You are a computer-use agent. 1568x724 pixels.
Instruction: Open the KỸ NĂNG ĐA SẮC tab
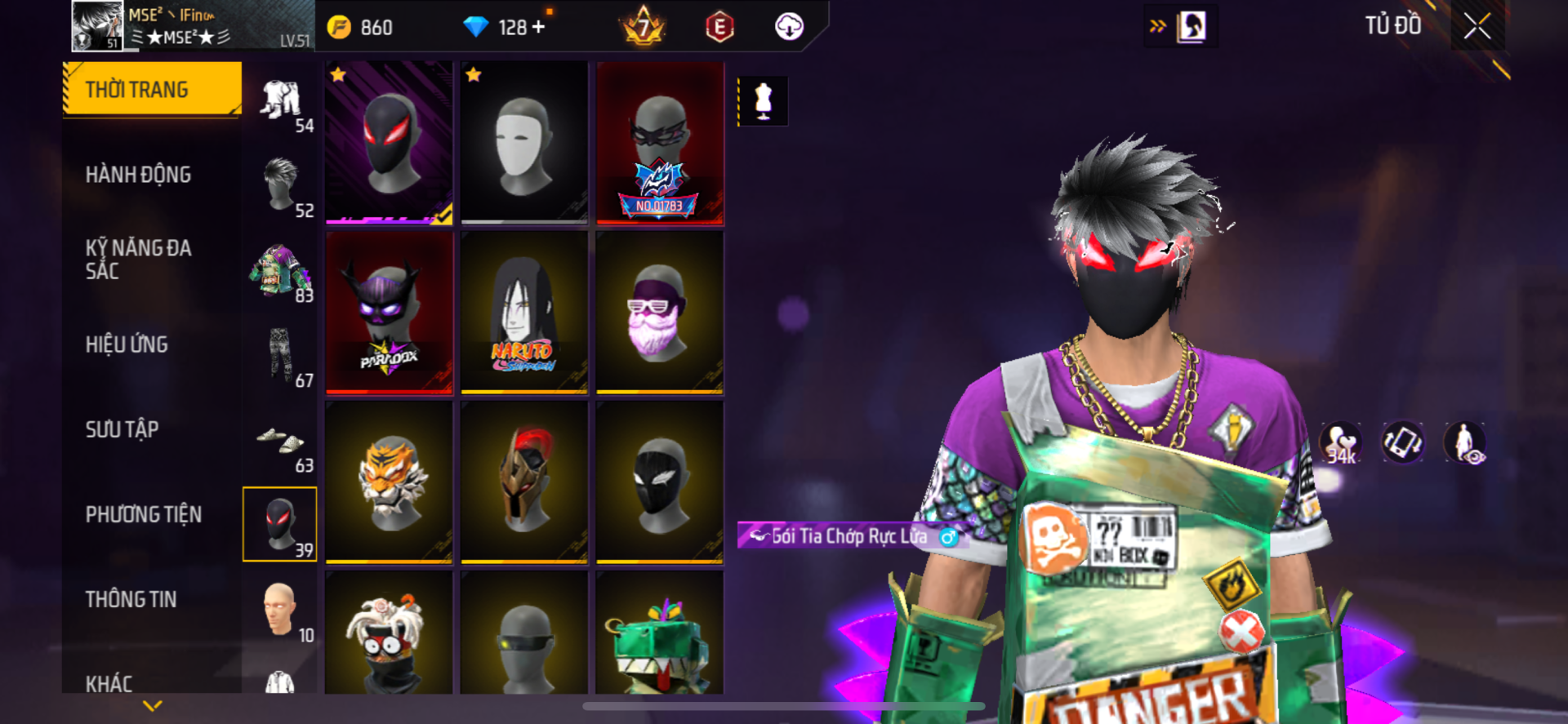tap(138, 260)
